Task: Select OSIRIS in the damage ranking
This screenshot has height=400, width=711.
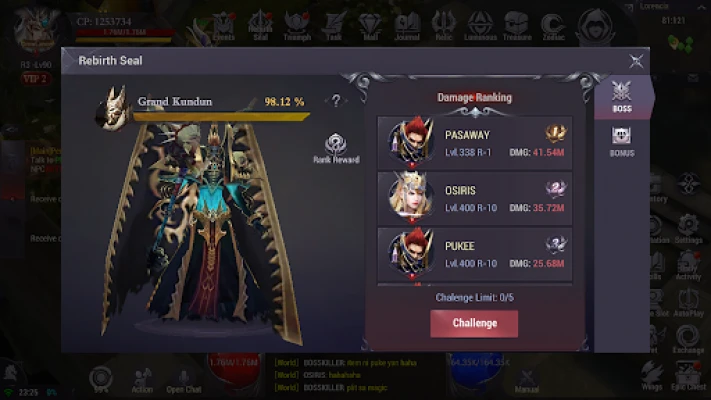Action: (475, 196)
